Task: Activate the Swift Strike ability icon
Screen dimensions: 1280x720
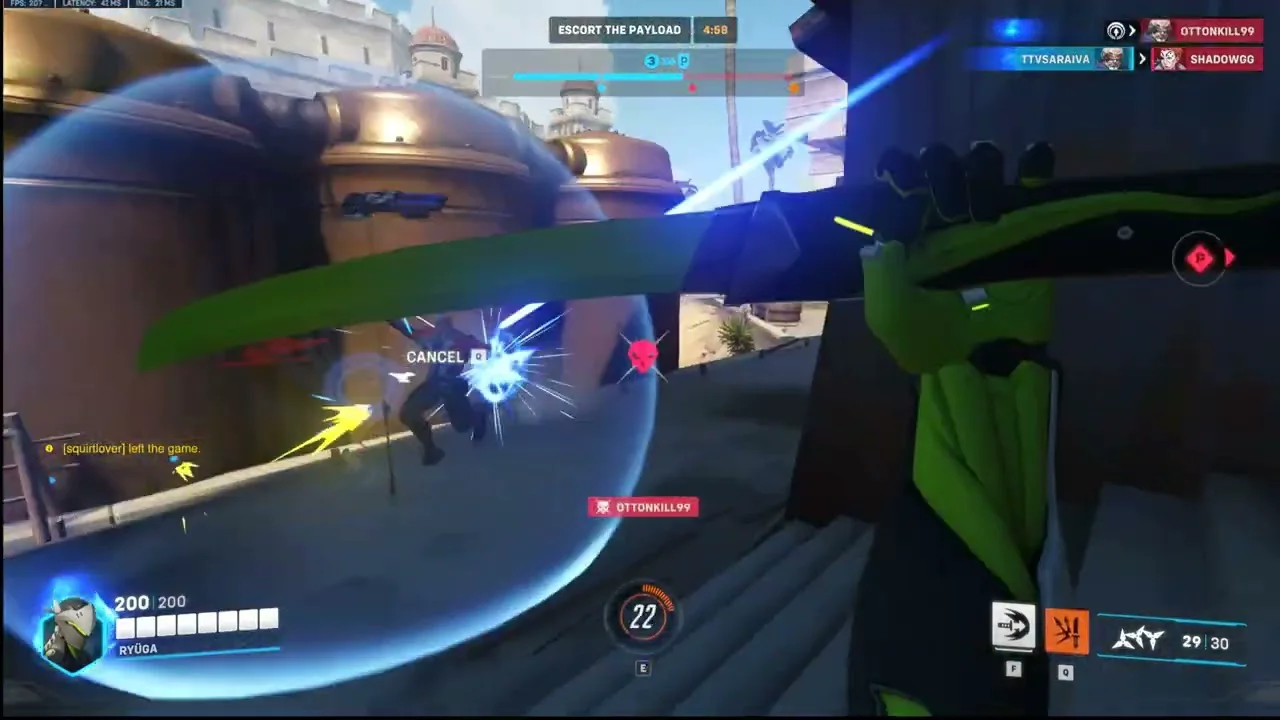Action: (x=1013, y=627)
